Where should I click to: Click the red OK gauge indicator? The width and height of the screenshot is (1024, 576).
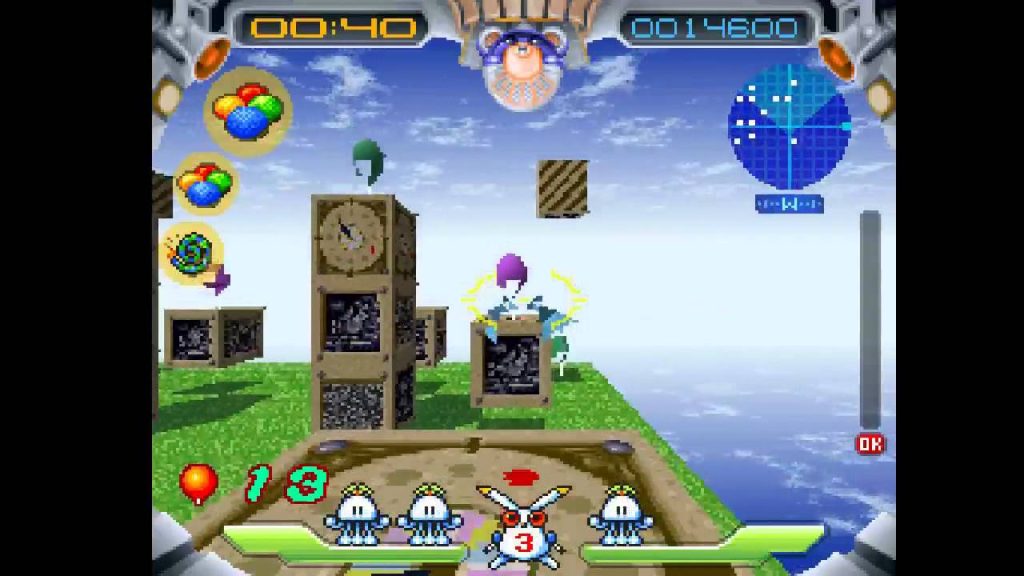click(870, 444)
